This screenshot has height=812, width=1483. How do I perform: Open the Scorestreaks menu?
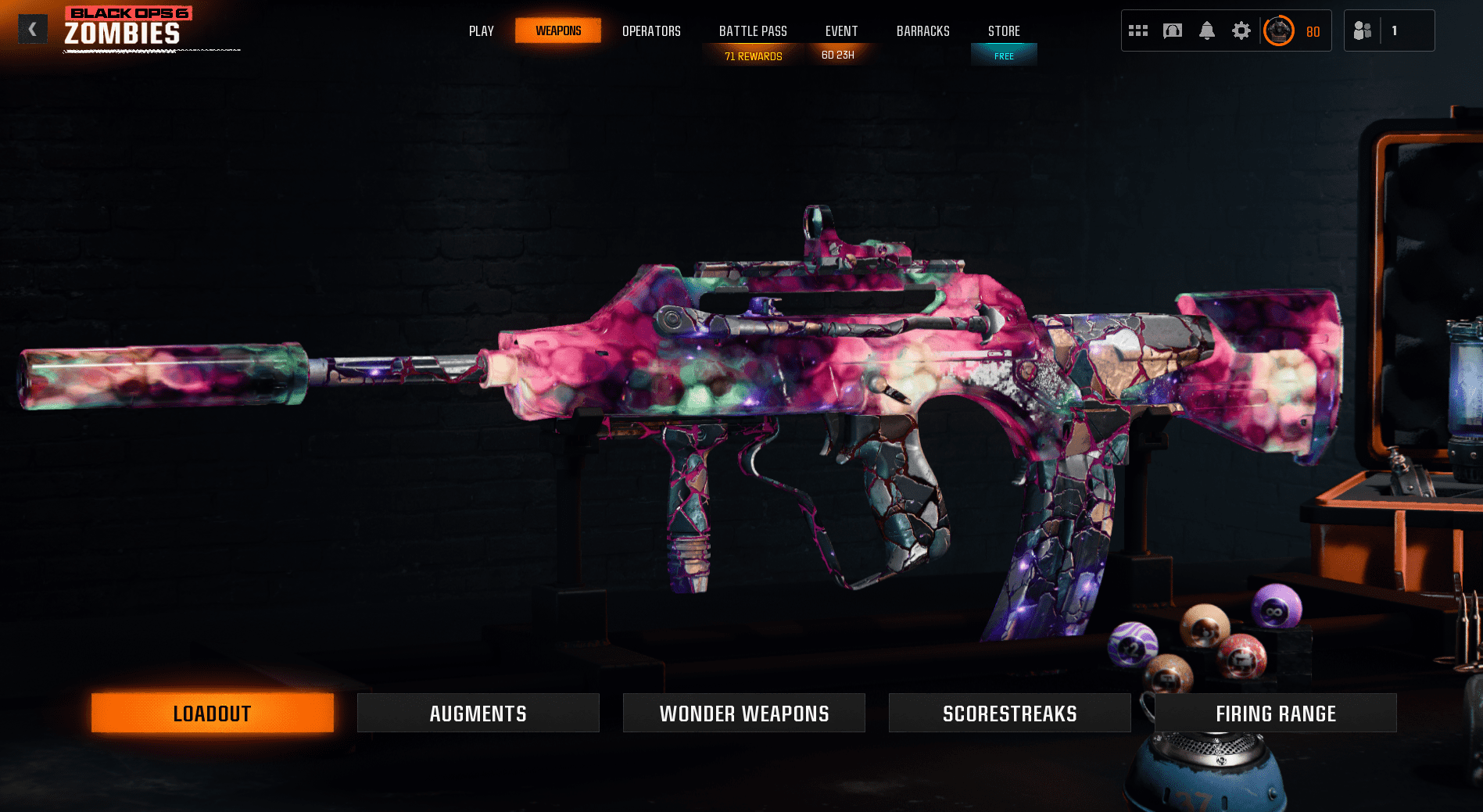click(x=1010, y=713)
